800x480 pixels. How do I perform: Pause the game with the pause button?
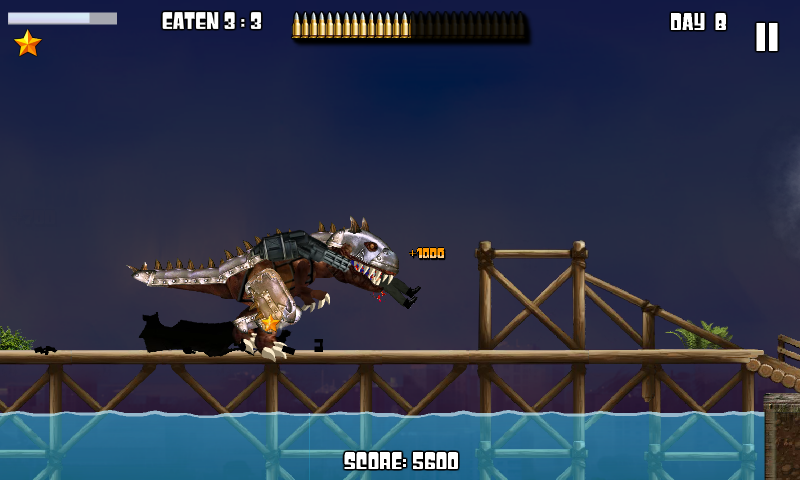766,37
